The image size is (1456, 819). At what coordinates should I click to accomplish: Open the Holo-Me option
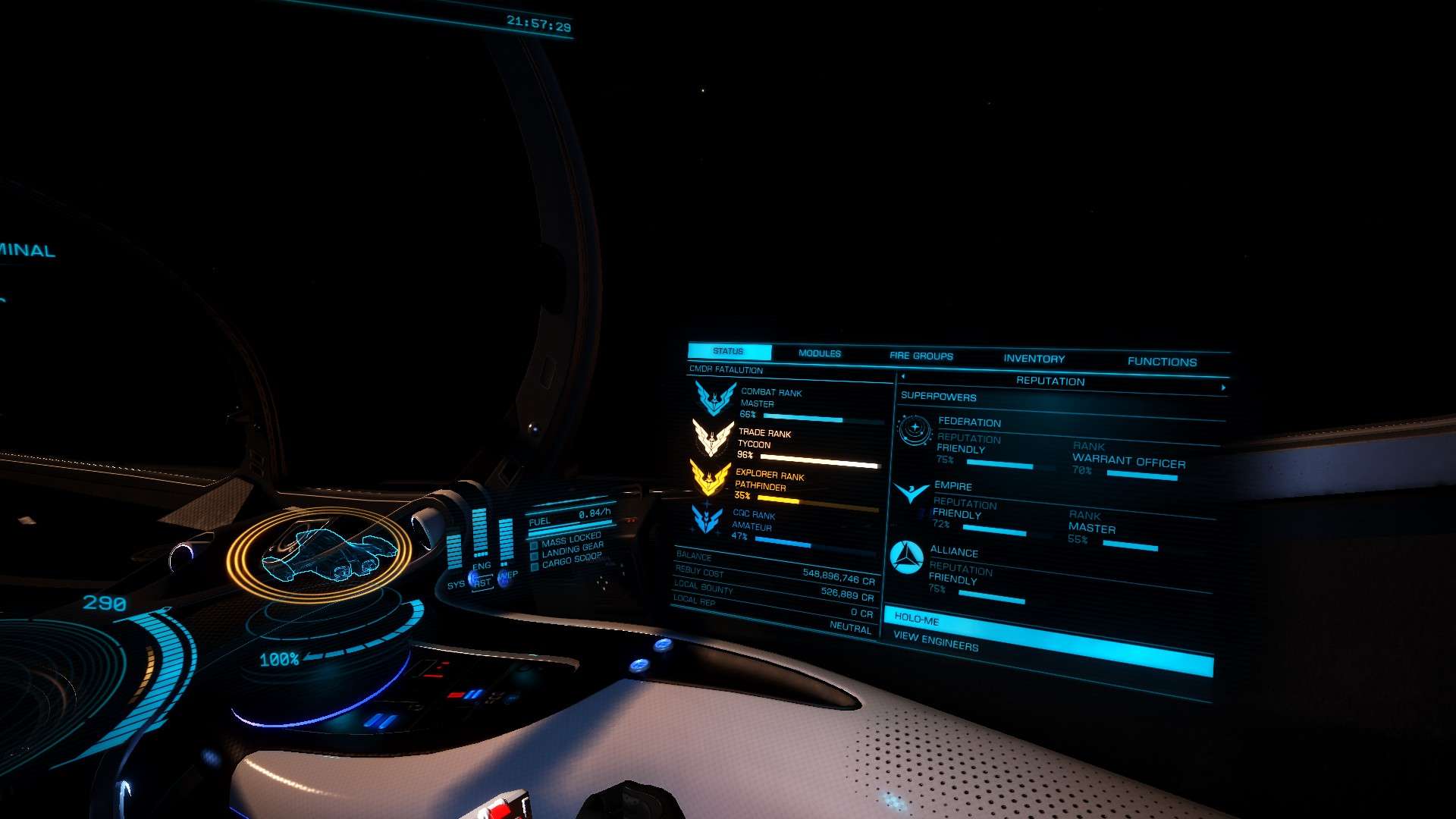click(916, 620)
